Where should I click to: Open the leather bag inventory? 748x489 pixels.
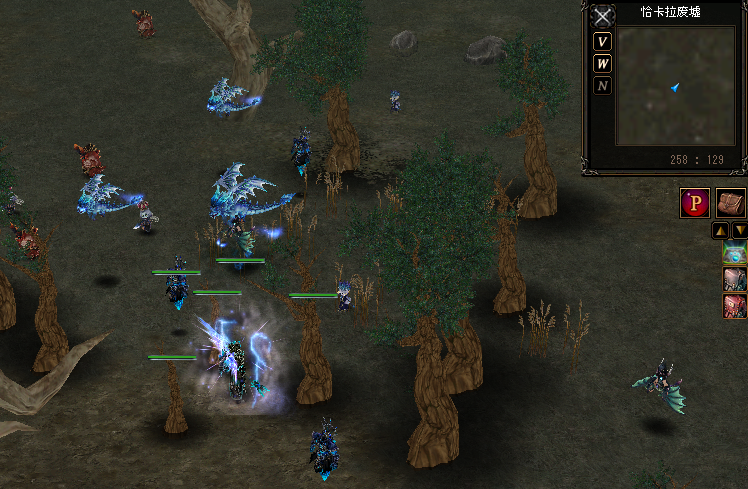pyautogui.click(x=731, y=202)
